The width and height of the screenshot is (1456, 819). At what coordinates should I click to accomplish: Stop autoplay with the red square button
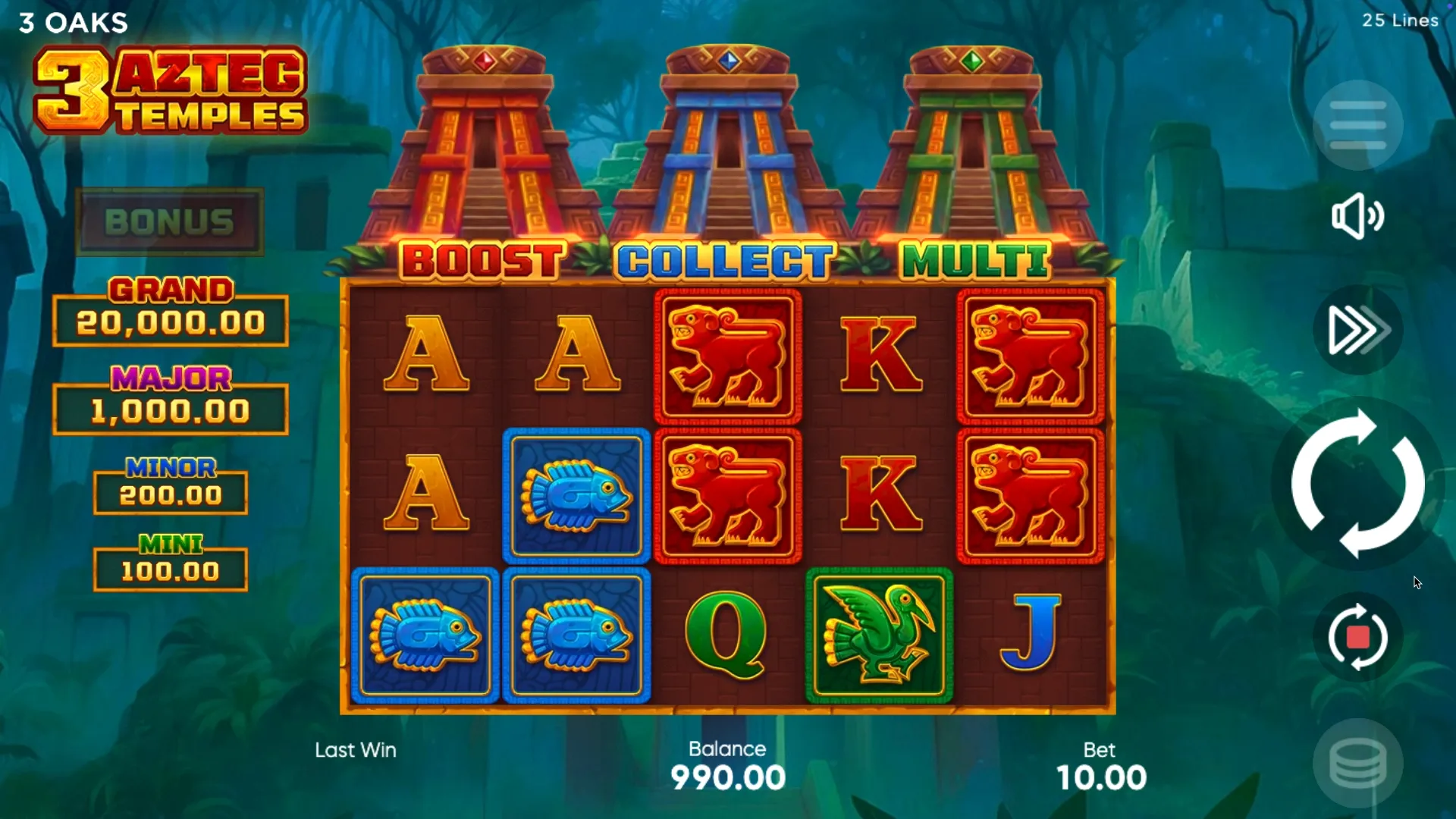tap(1357, 637)
